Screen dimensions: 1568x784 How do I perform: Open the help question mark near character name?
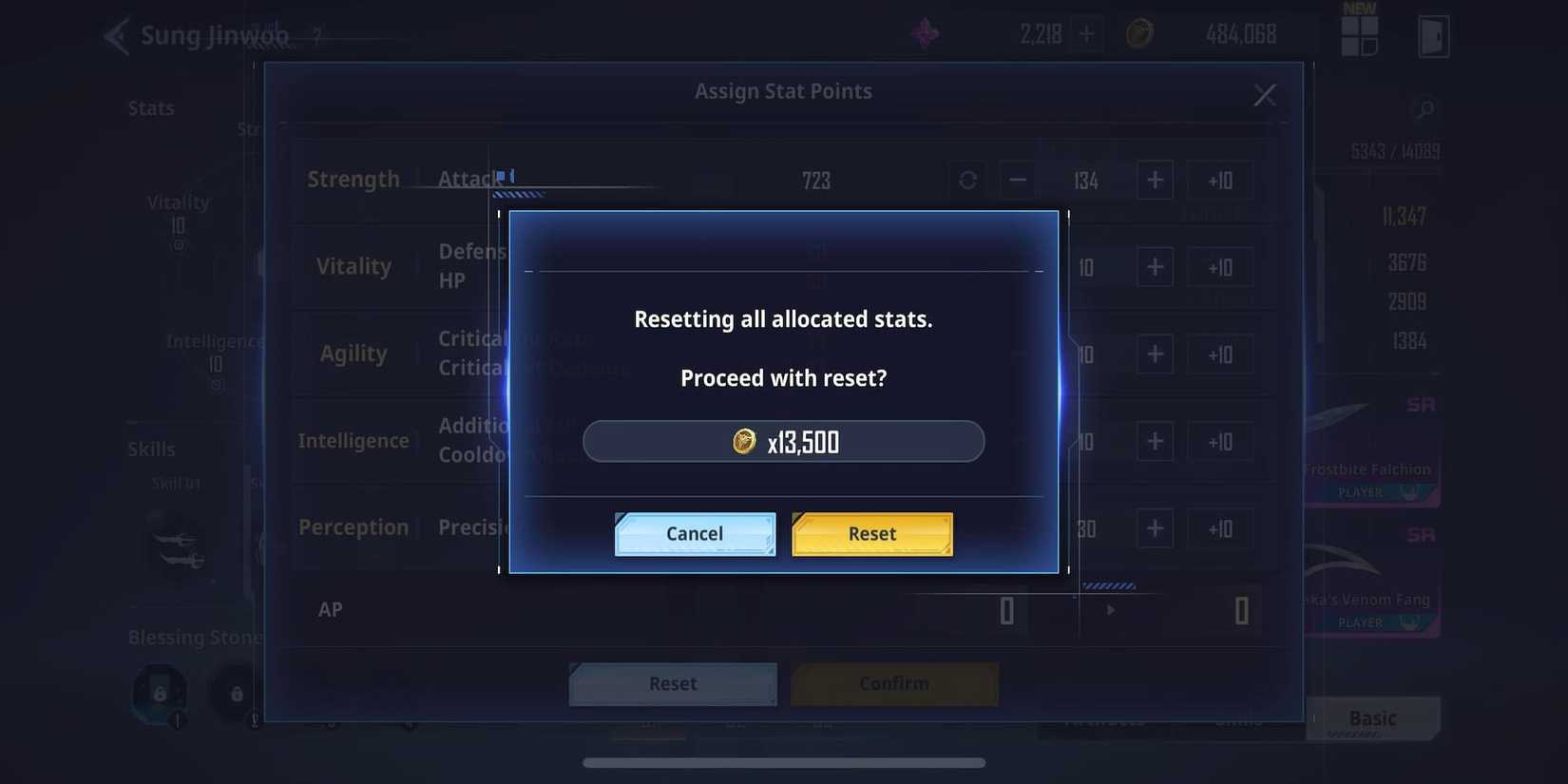pos(316,36)
